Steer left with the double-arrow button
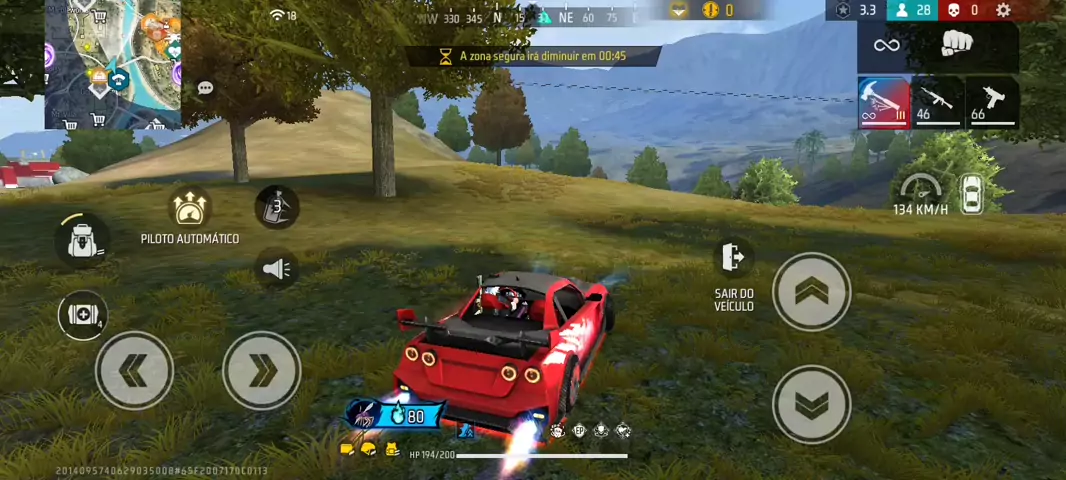The image size is (1066, 480). [134, 370]
